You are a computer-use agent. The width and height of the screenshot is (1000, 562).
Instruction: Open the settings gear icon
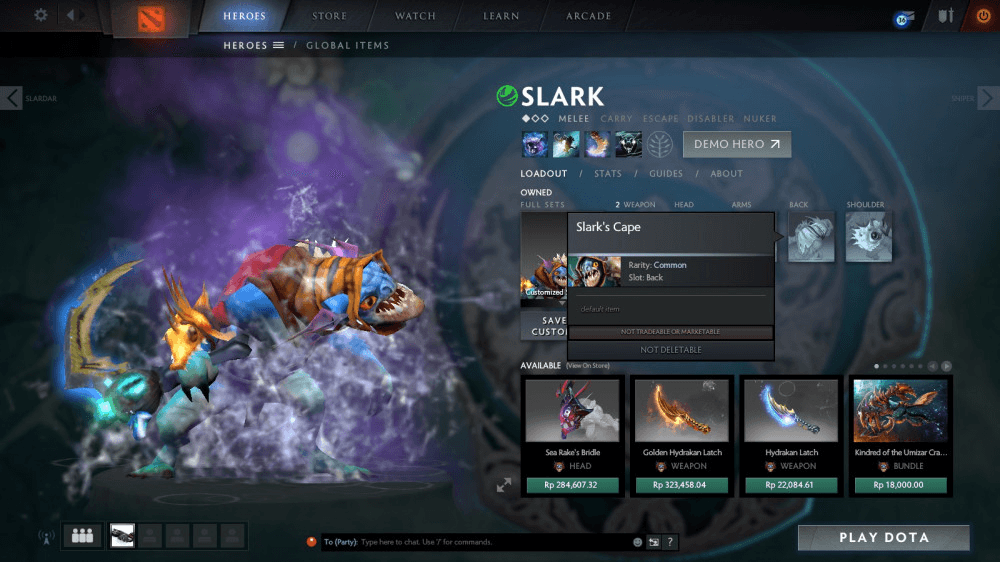[41, 15]
